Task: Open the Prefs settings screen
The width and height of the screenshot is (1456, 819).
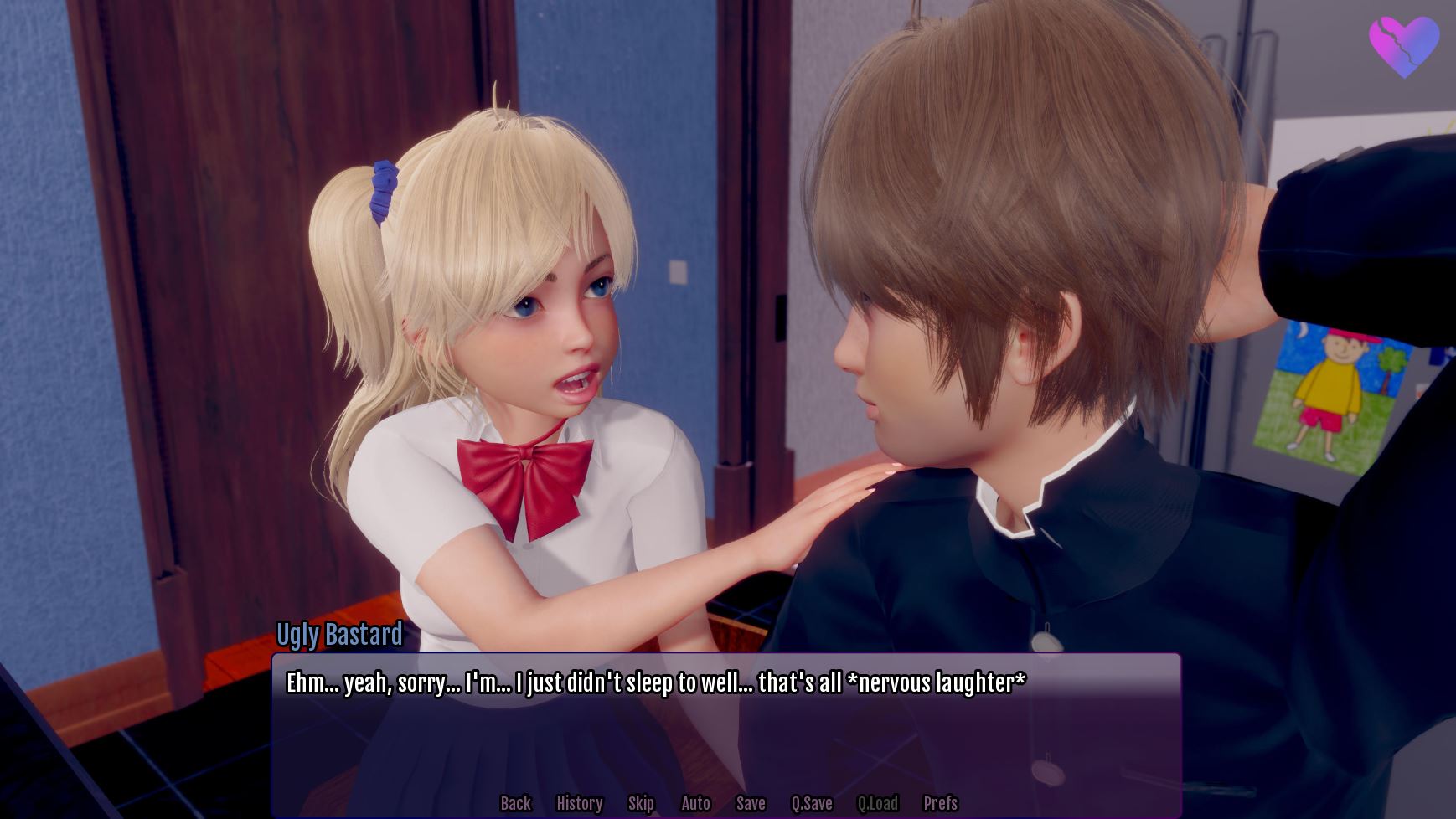Action: (x=940, y=803)
